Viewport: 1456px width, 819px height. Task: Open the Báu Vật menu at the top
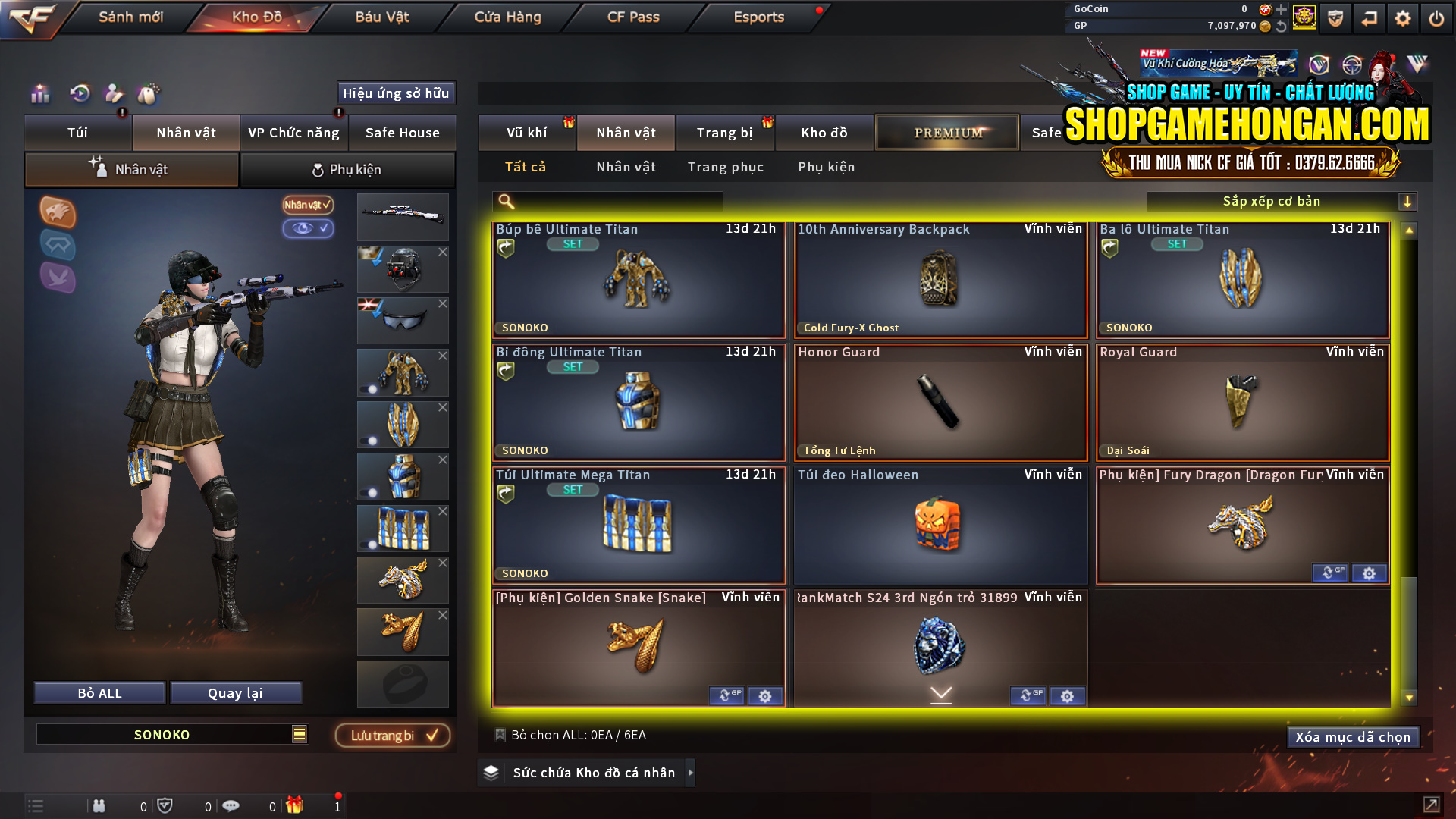[x=382, y=17]
